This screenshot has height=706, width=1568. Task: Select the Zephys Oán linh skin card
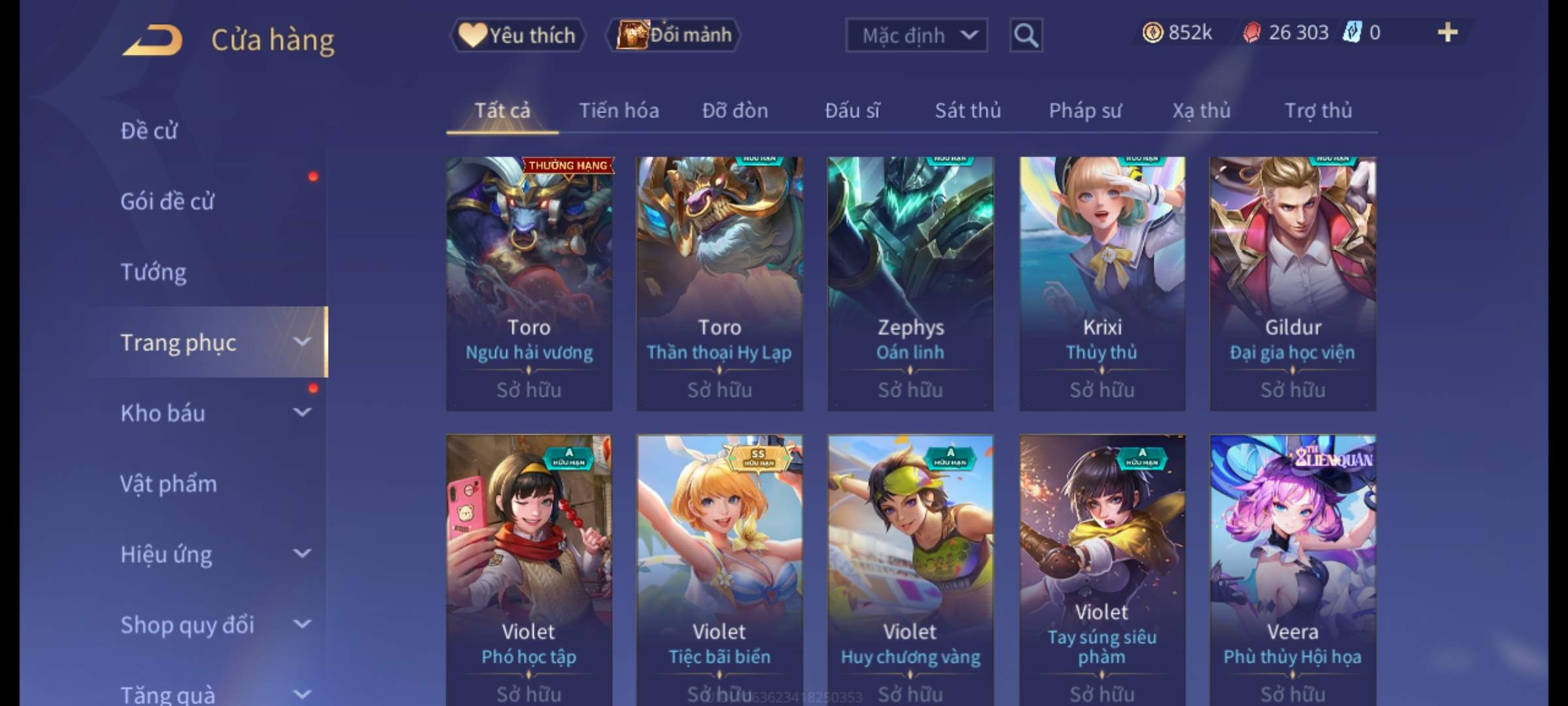[911, 282]
